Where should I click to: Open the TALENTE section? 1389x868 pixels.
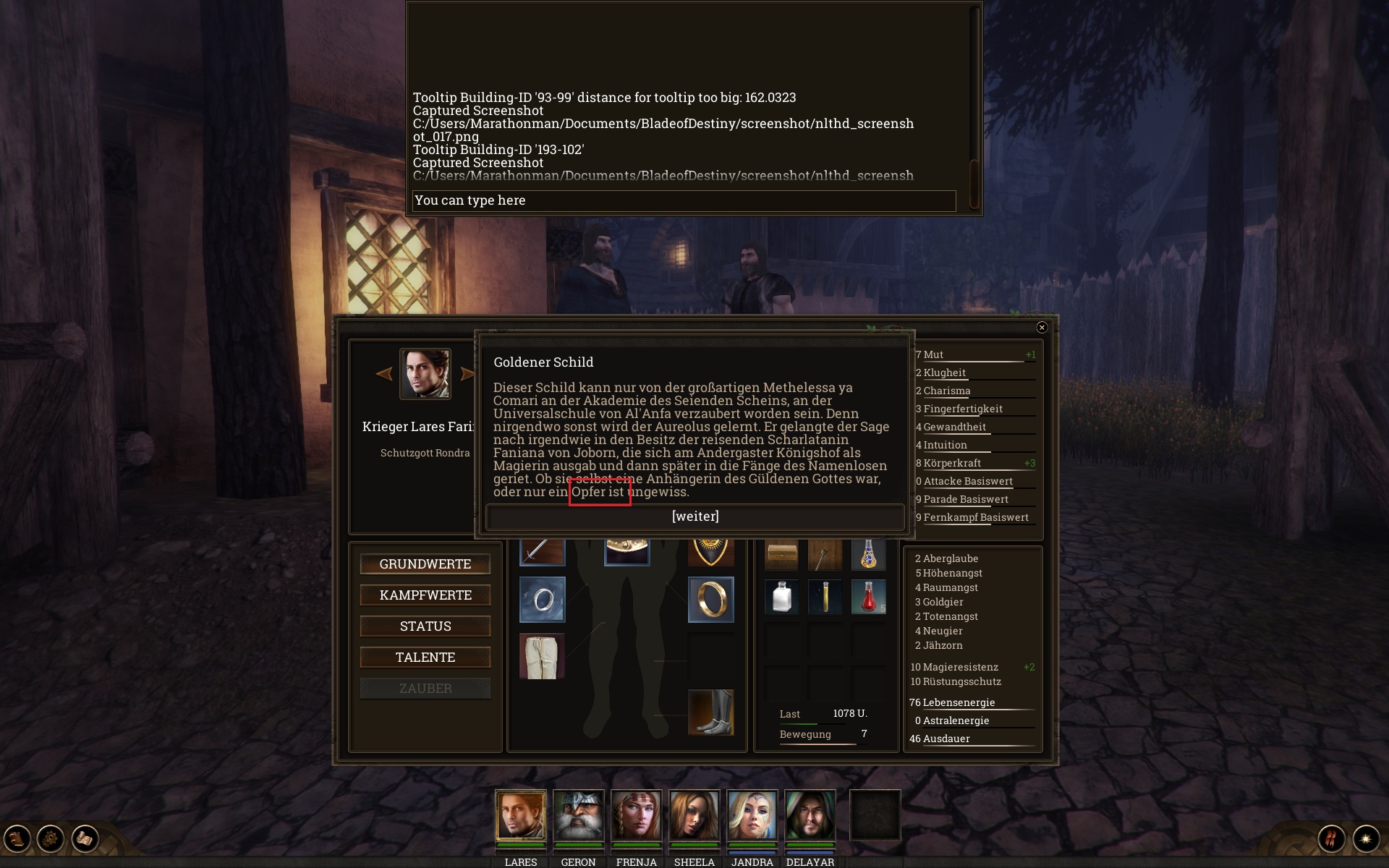coord(425,658)
